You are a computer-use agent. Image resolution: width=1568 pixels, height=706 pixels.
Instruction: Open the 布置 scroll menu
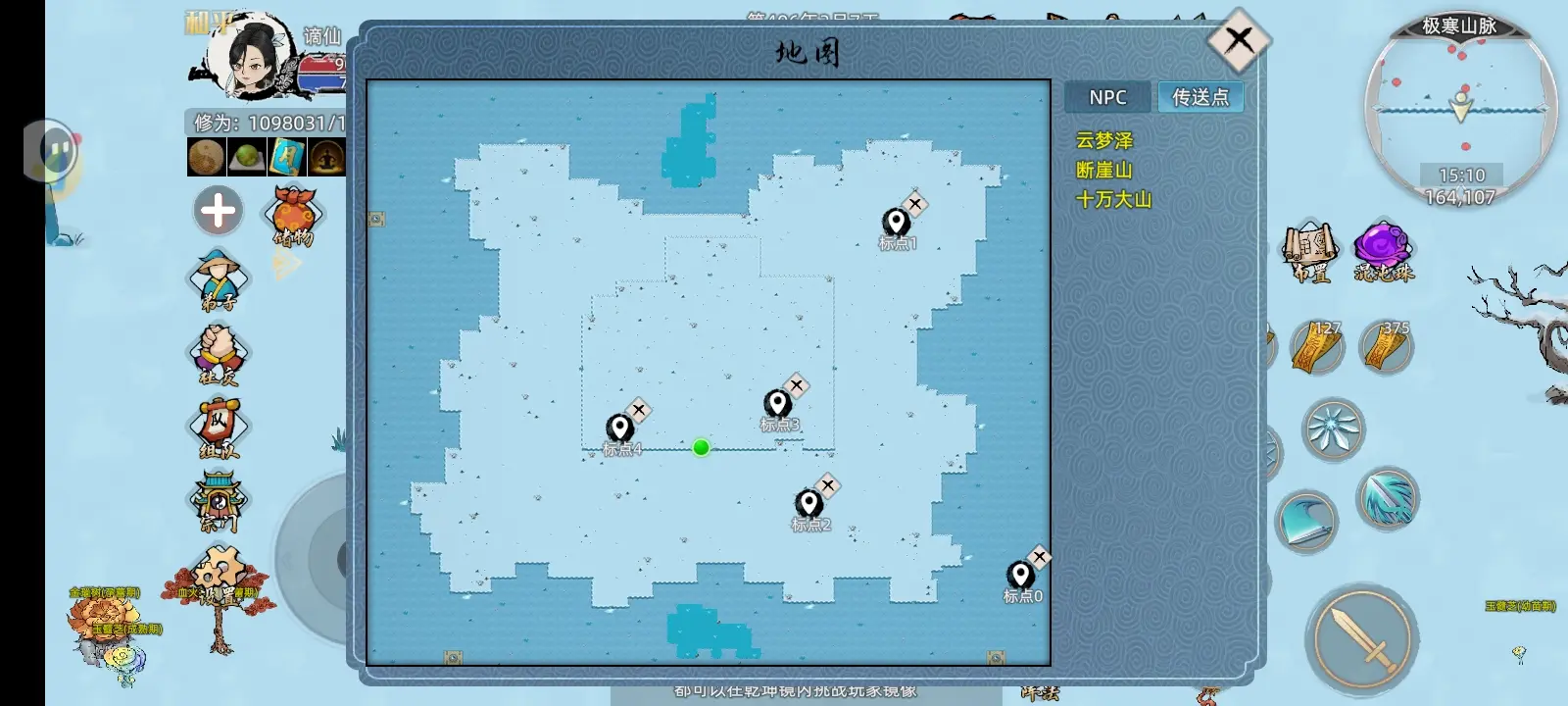(1310, 252)
